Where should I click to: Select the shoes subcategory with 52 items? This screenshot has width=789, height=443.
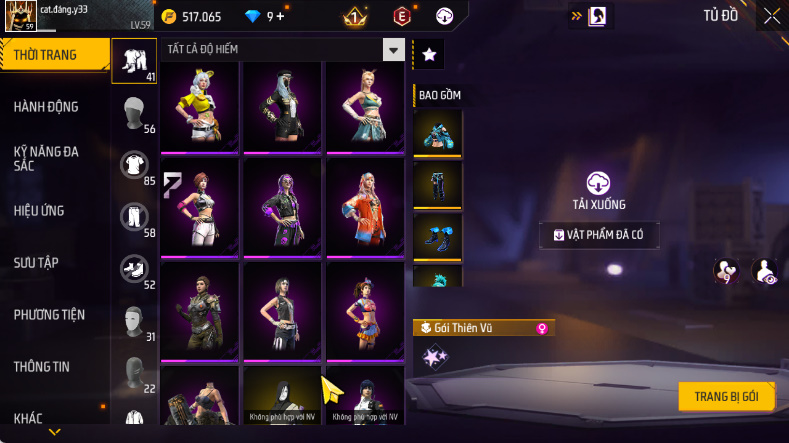click(135, 269)
